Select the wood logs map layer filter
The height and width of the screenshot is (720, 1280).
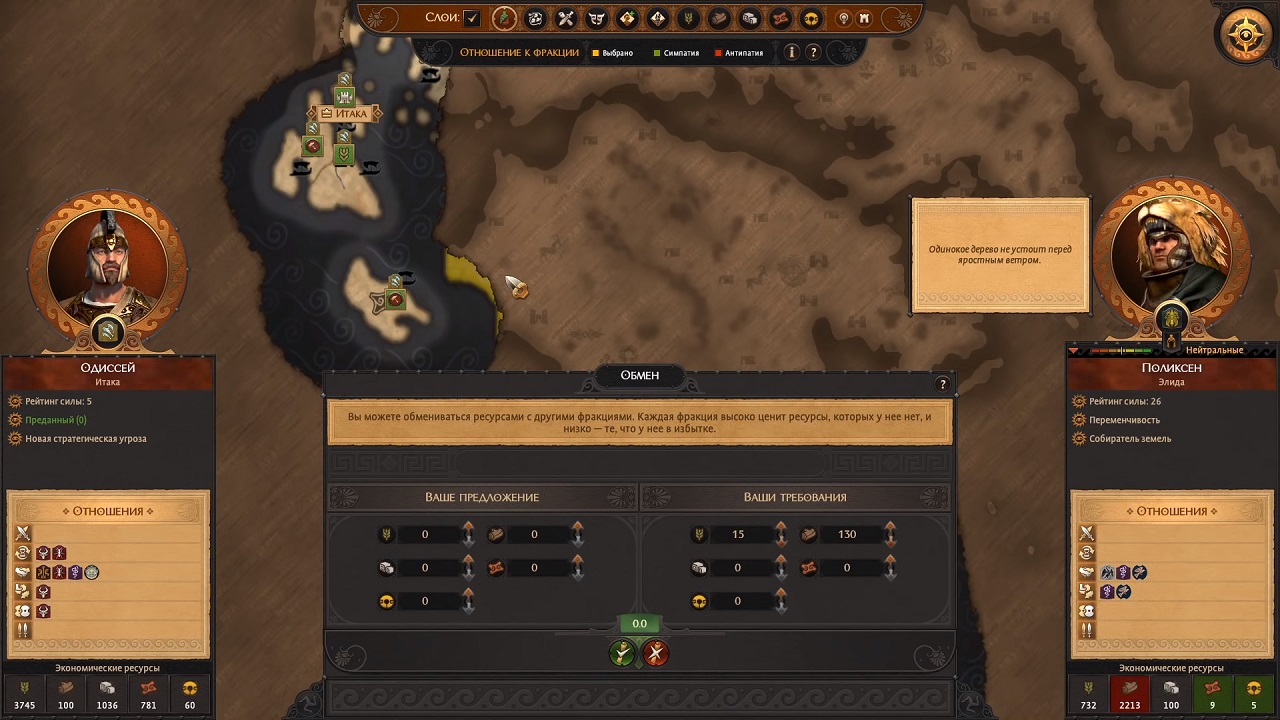[x=719, y=18]
